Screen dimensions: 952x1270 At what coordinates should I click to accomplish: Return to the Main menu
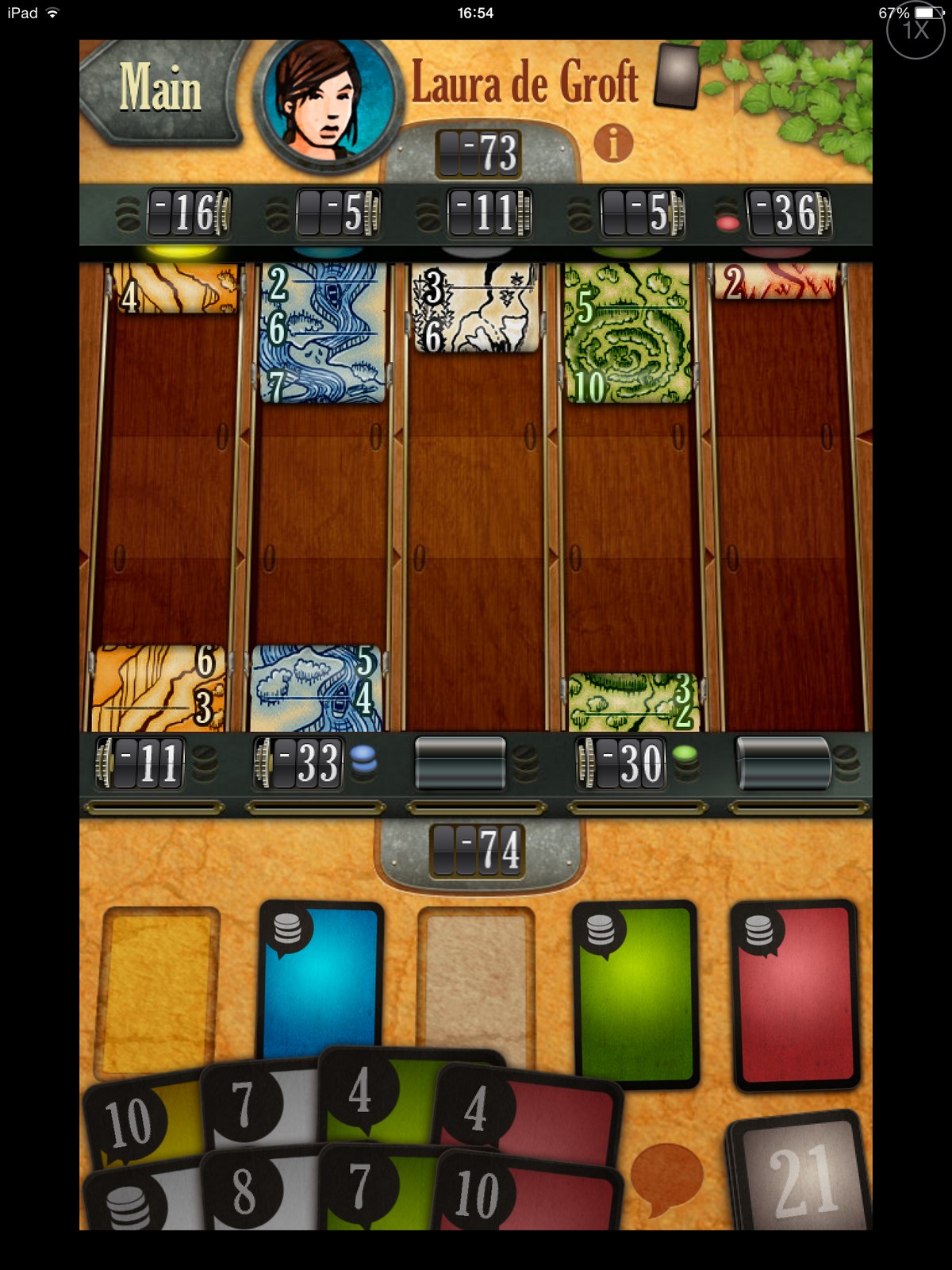[159, 89]
